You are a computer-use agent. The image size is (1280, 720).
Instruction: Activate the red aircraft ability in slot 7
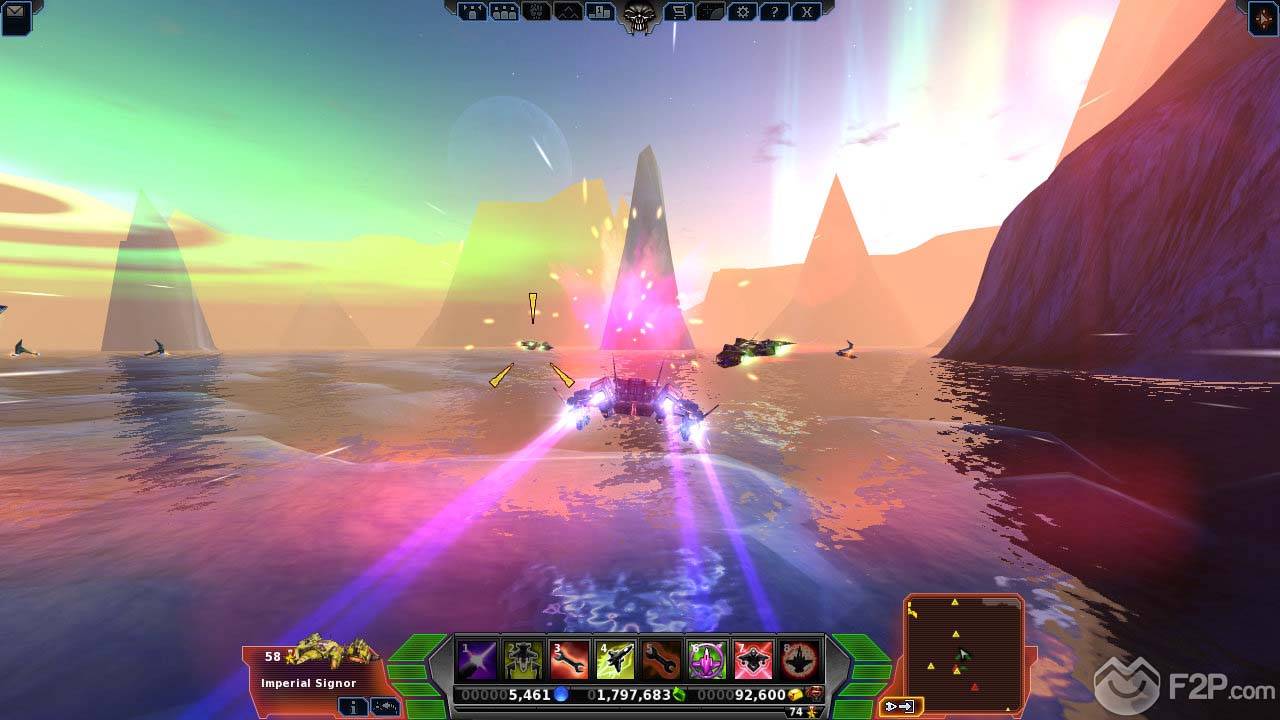(x=753, y=660)
